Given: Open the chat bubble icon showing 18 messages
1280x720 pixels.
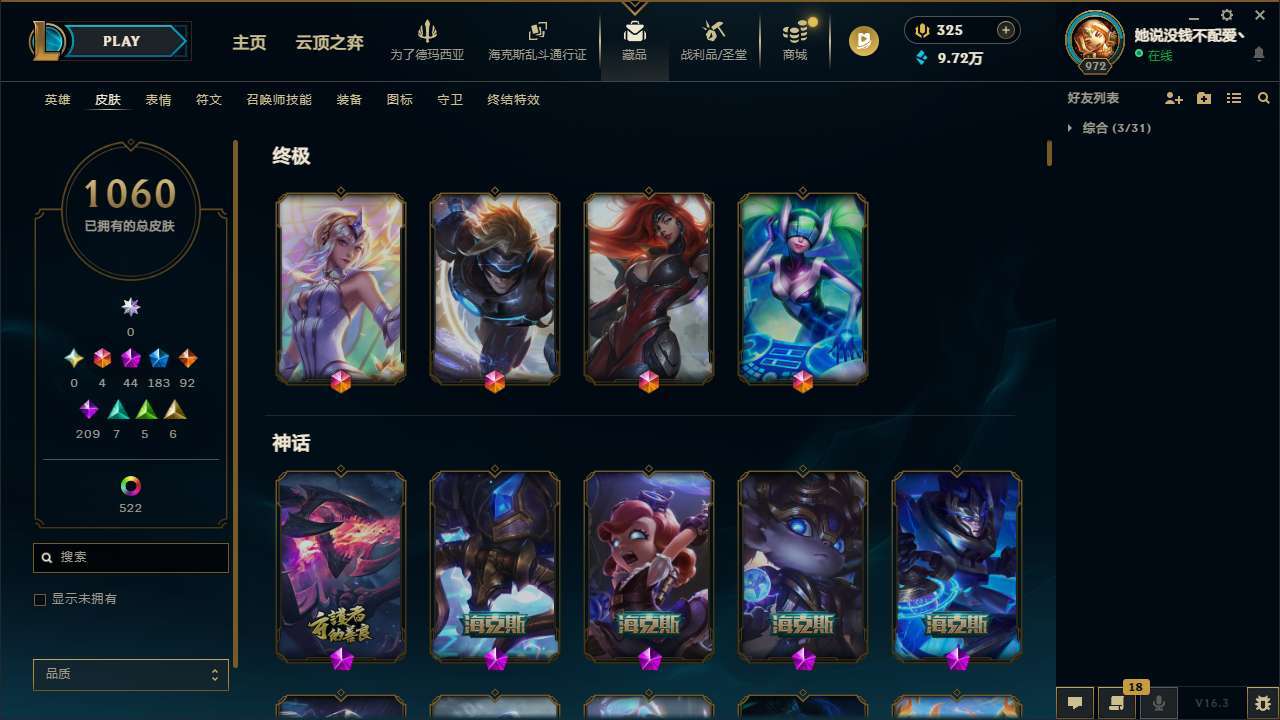Looking at the screenshot, I should (1117, 703).
